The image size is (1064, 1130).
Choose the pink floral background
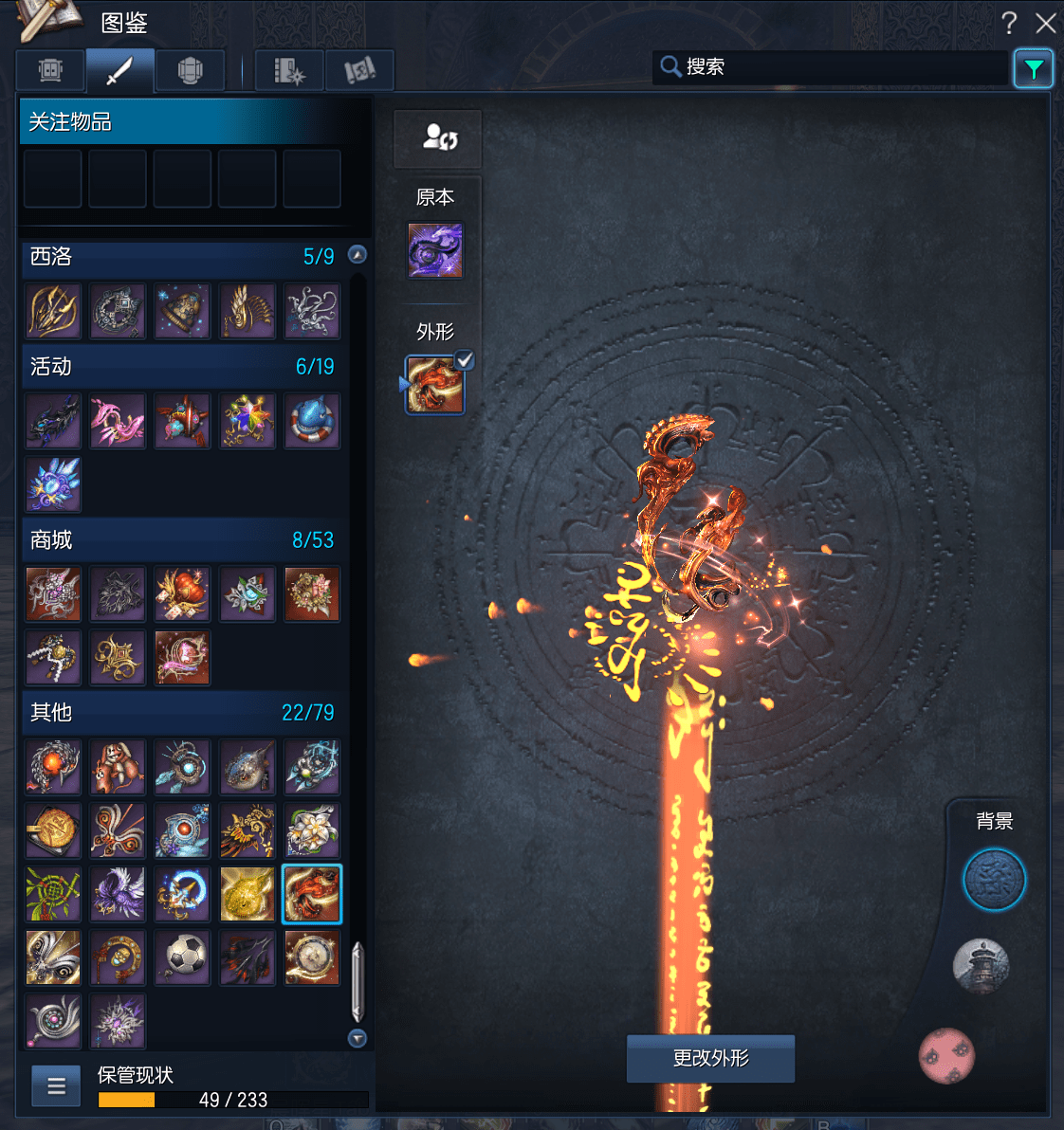pyautogui.click(x=946, y=1055)
